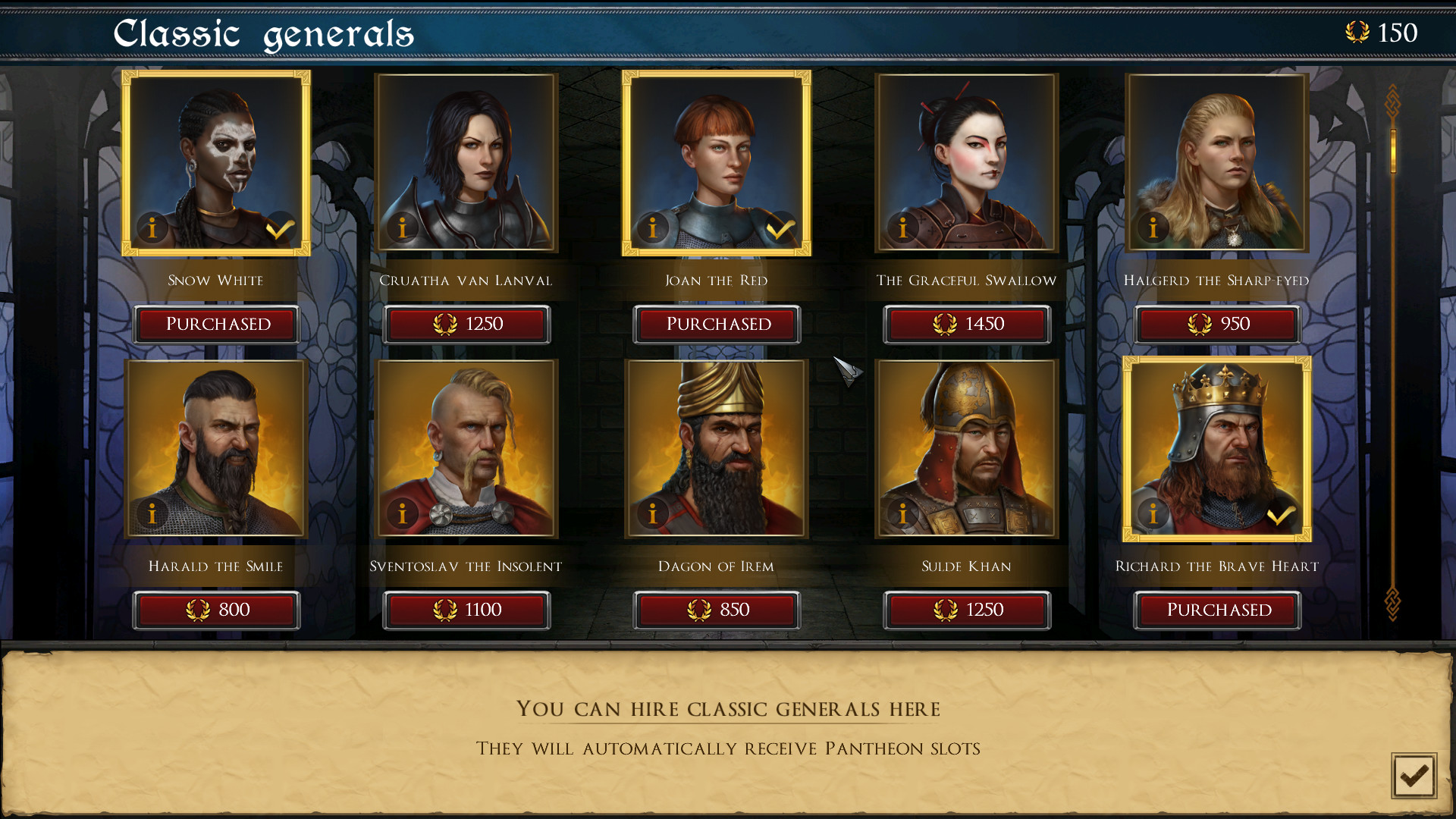
Task: Select Dagon of Irem's portrait
Action: [716, 447]
